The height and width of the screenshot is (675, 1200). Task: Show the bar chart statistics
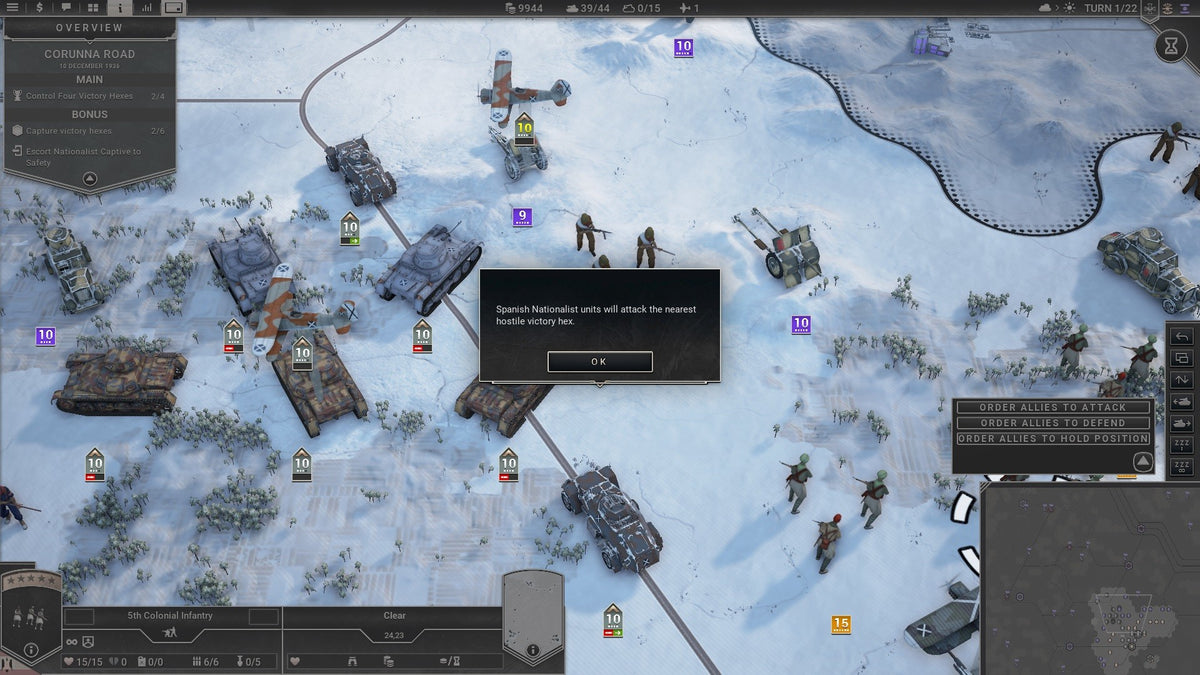(x=147, y=7)
